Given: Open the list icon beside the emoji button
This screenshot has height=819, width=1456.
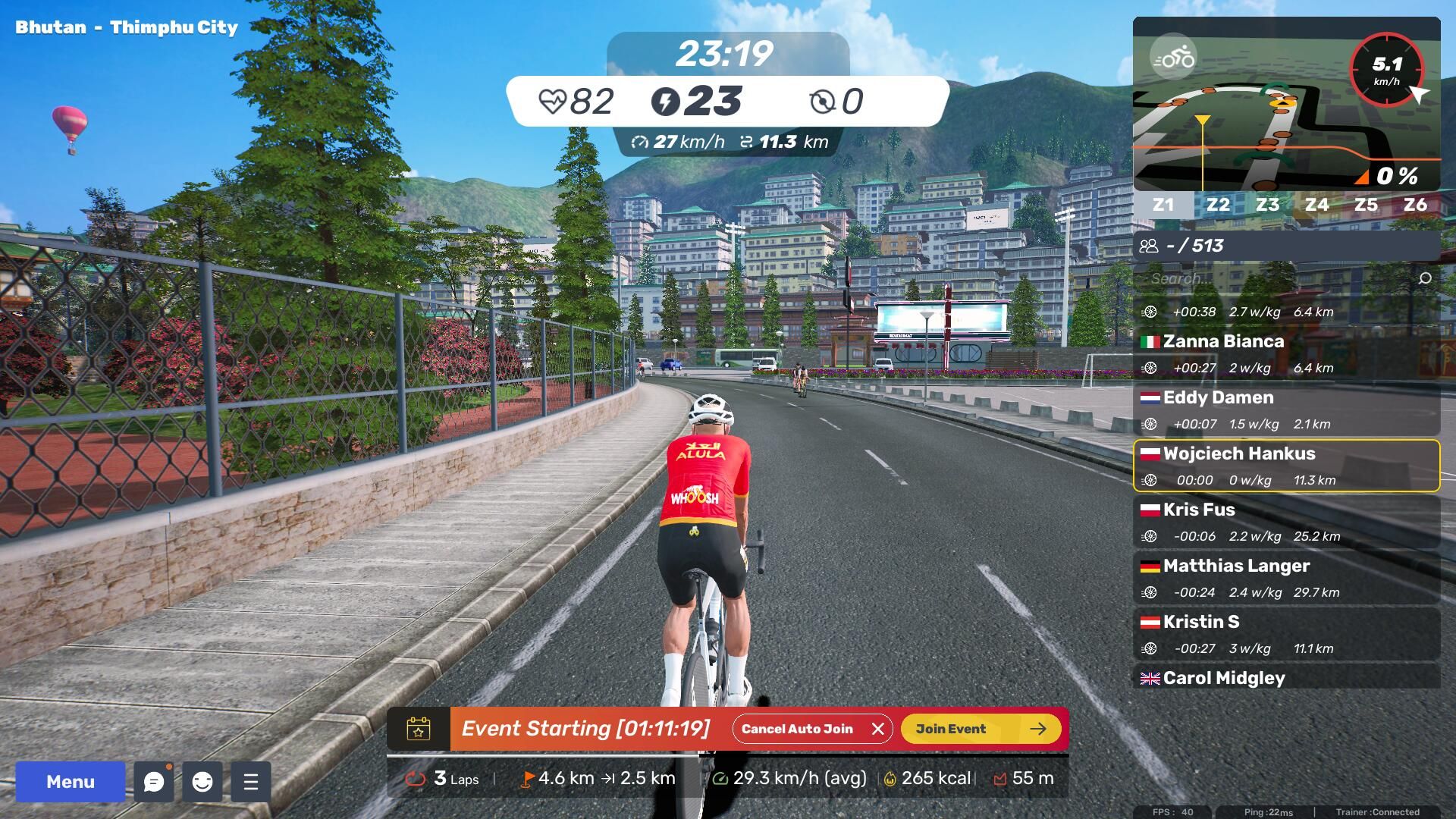Looking at the screenshot, I should coord(251,782).
